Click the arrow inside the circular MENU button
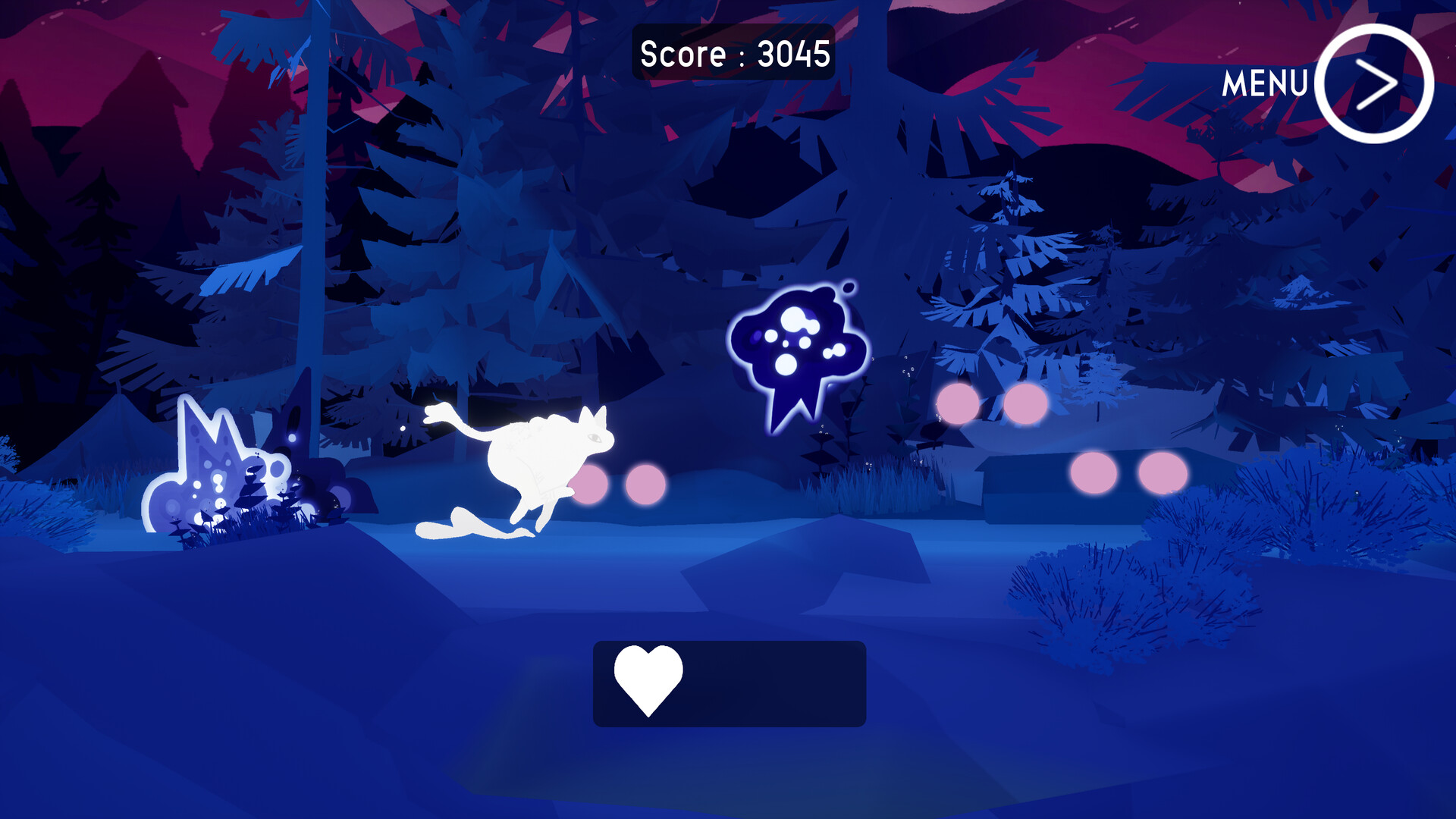Screen dimensions: 1456x819 [1379, 83]
